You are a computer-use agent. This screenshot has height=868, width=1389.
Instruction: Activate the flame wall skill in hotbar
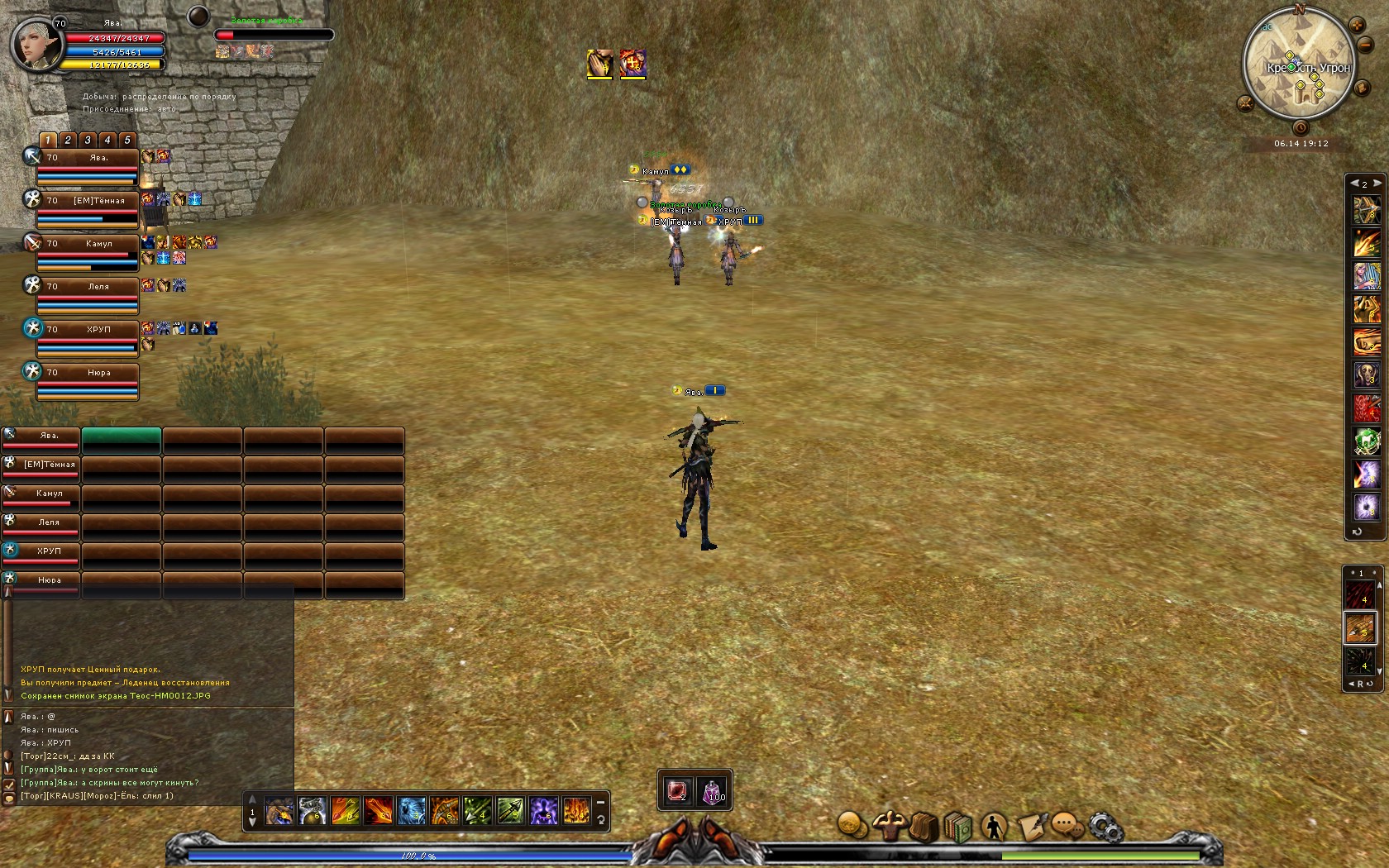(x=576, y=811)
